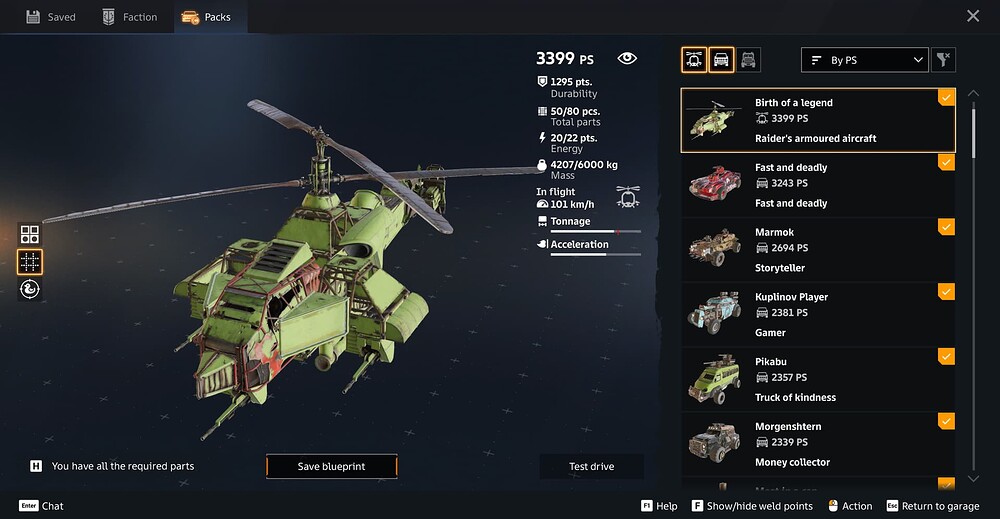
Task: Toggle the aircraft filter button
Action: 694,60
